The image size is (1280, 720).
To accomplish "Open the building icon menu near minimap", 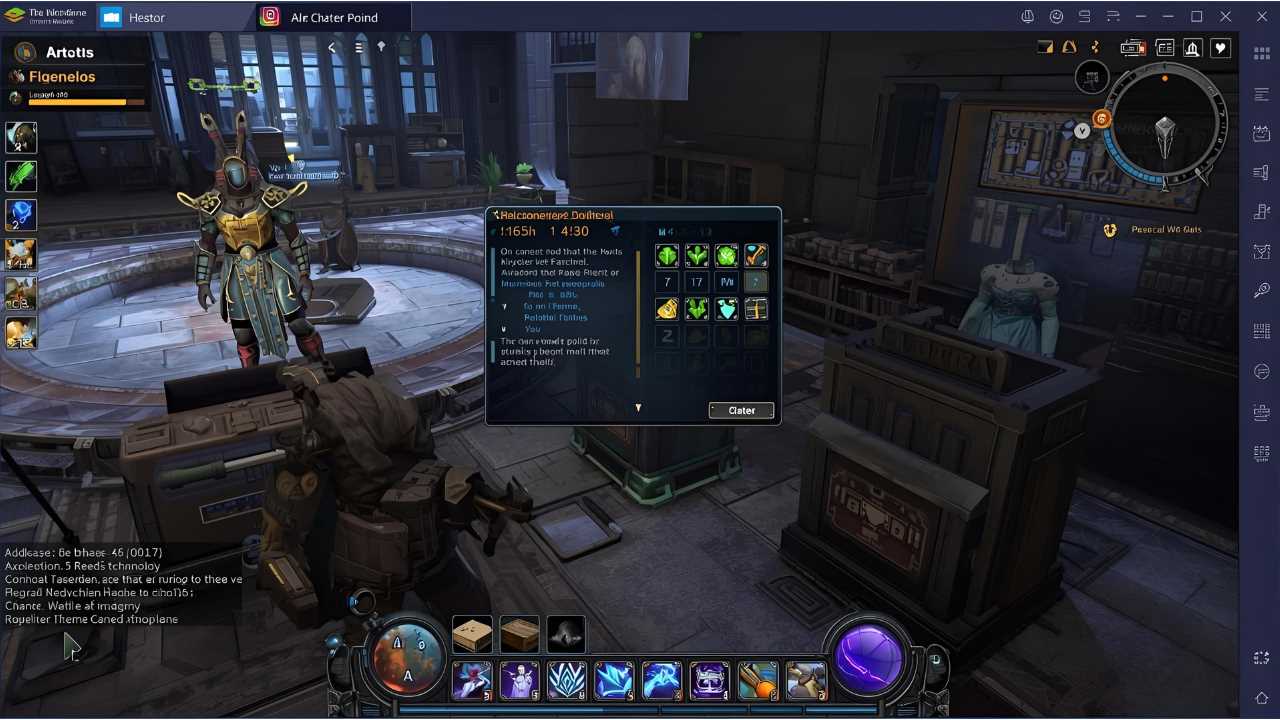I will pyautogui.click(x=1192, y=48).
